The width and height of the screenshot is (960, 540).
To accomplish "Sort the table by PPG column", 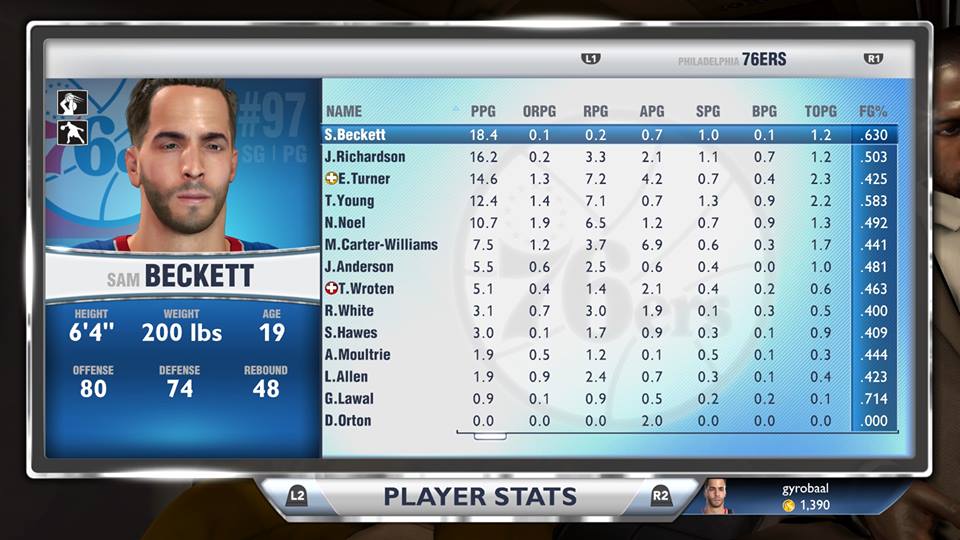I will 483,111.
